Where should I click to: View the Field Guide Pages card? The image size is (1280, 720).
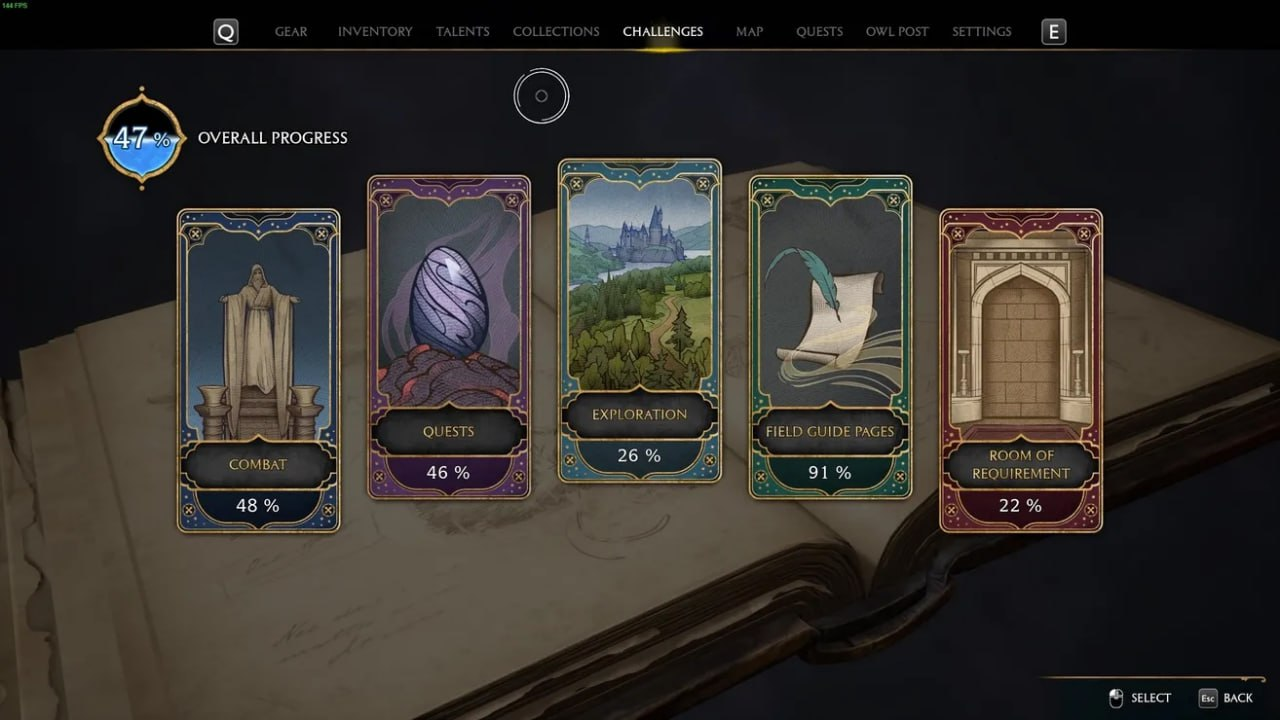(830, 335)
